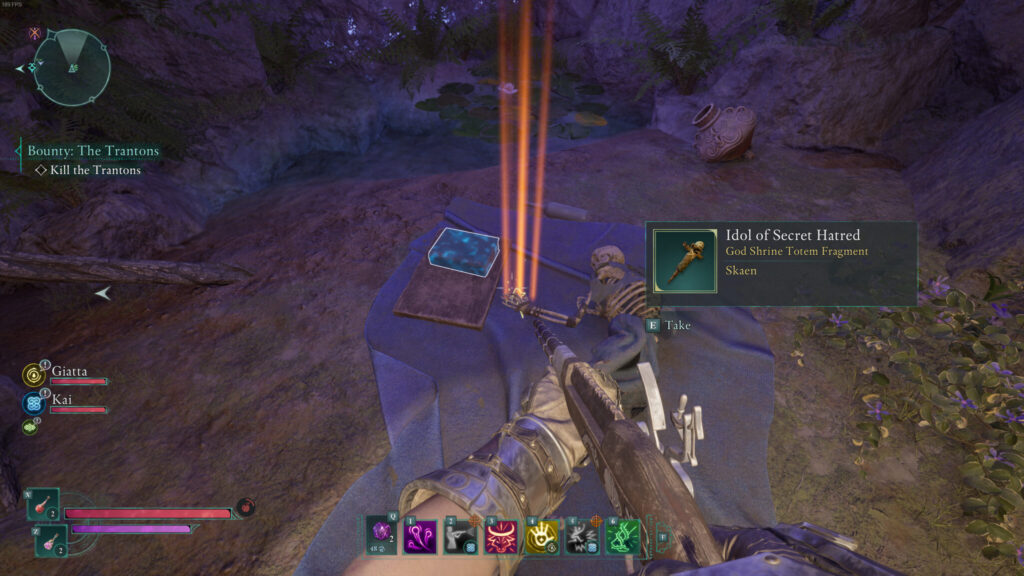The image size is (1024, 576).
Task: Activate the green tangling vines ability
Action: 622,537
